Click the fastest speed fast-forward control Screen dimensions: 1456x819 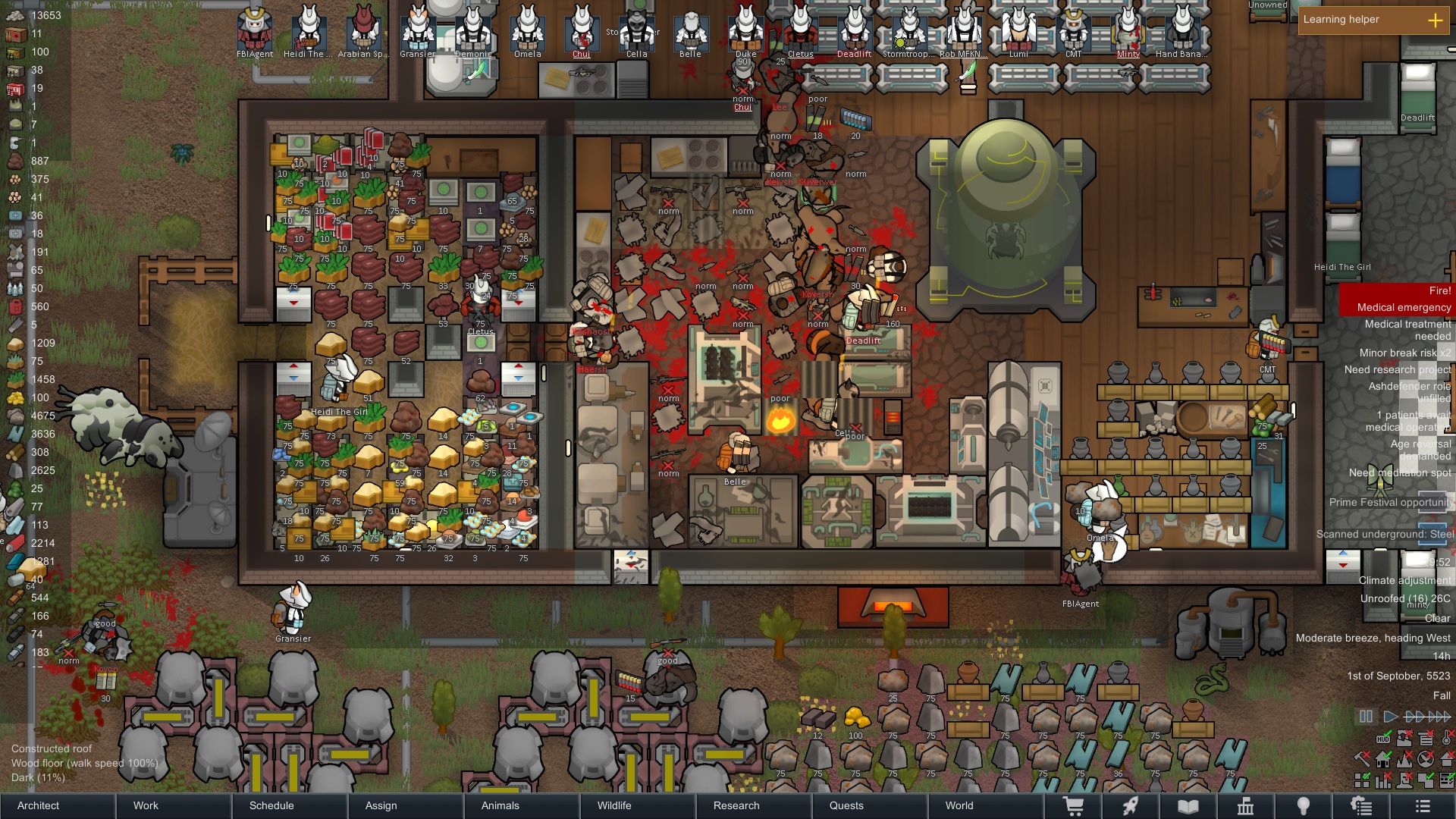click(1440, 716)
